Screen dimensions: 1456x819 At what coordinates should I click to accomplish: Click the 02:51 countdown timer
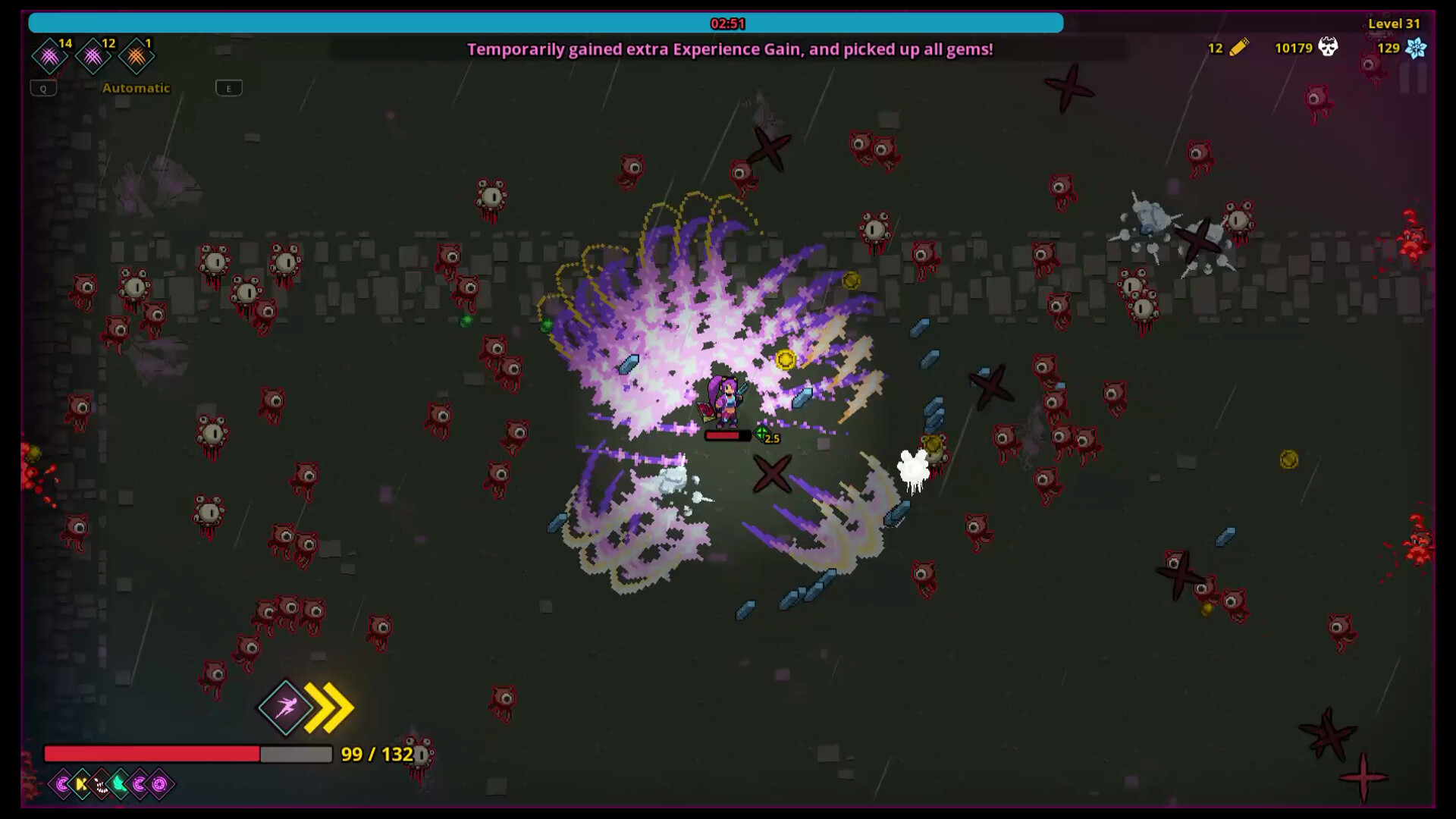pyautogui.click(x=728, y=23)
